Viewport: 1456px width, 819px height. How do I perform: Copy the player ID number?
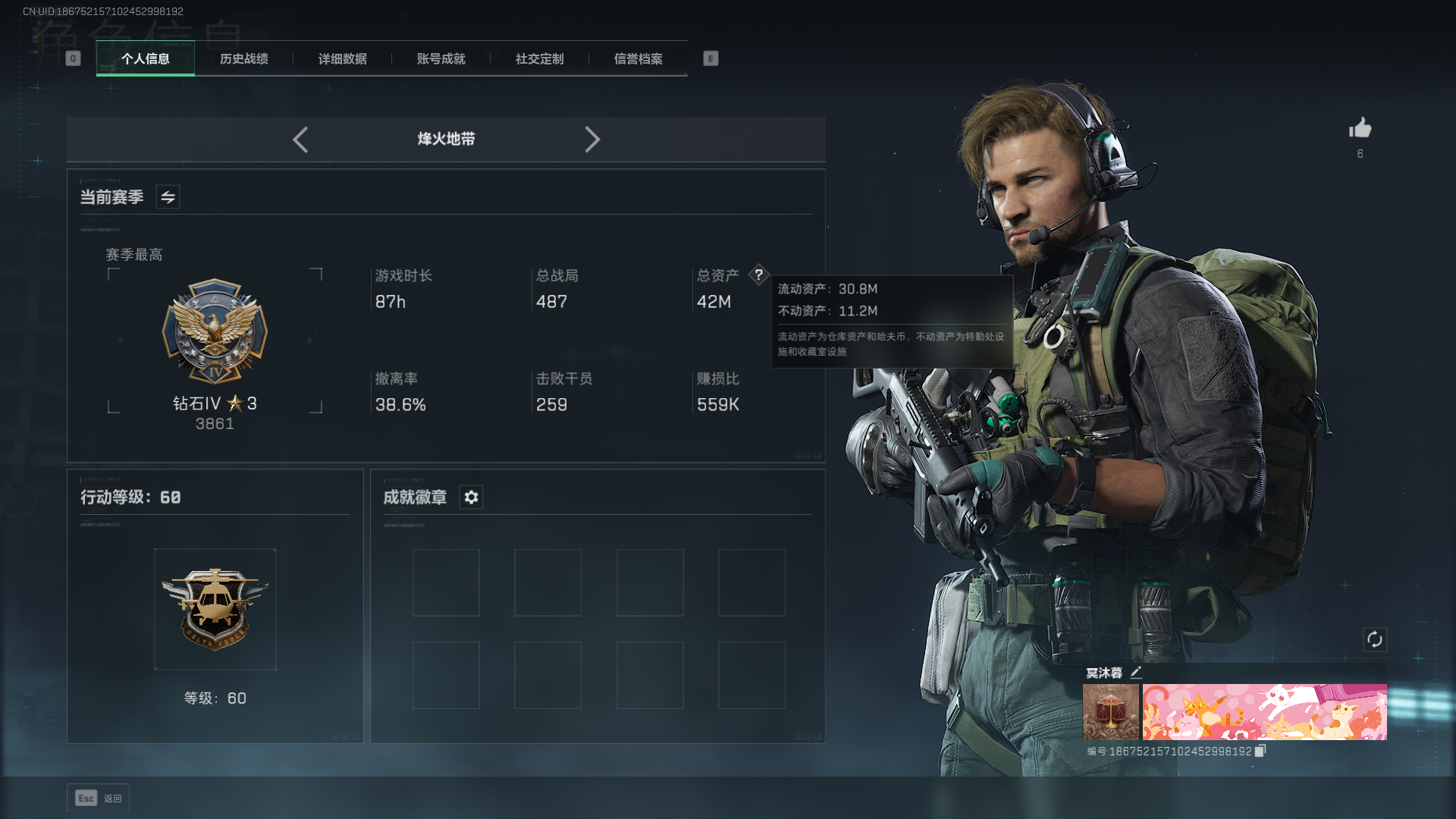(1260, 751)
